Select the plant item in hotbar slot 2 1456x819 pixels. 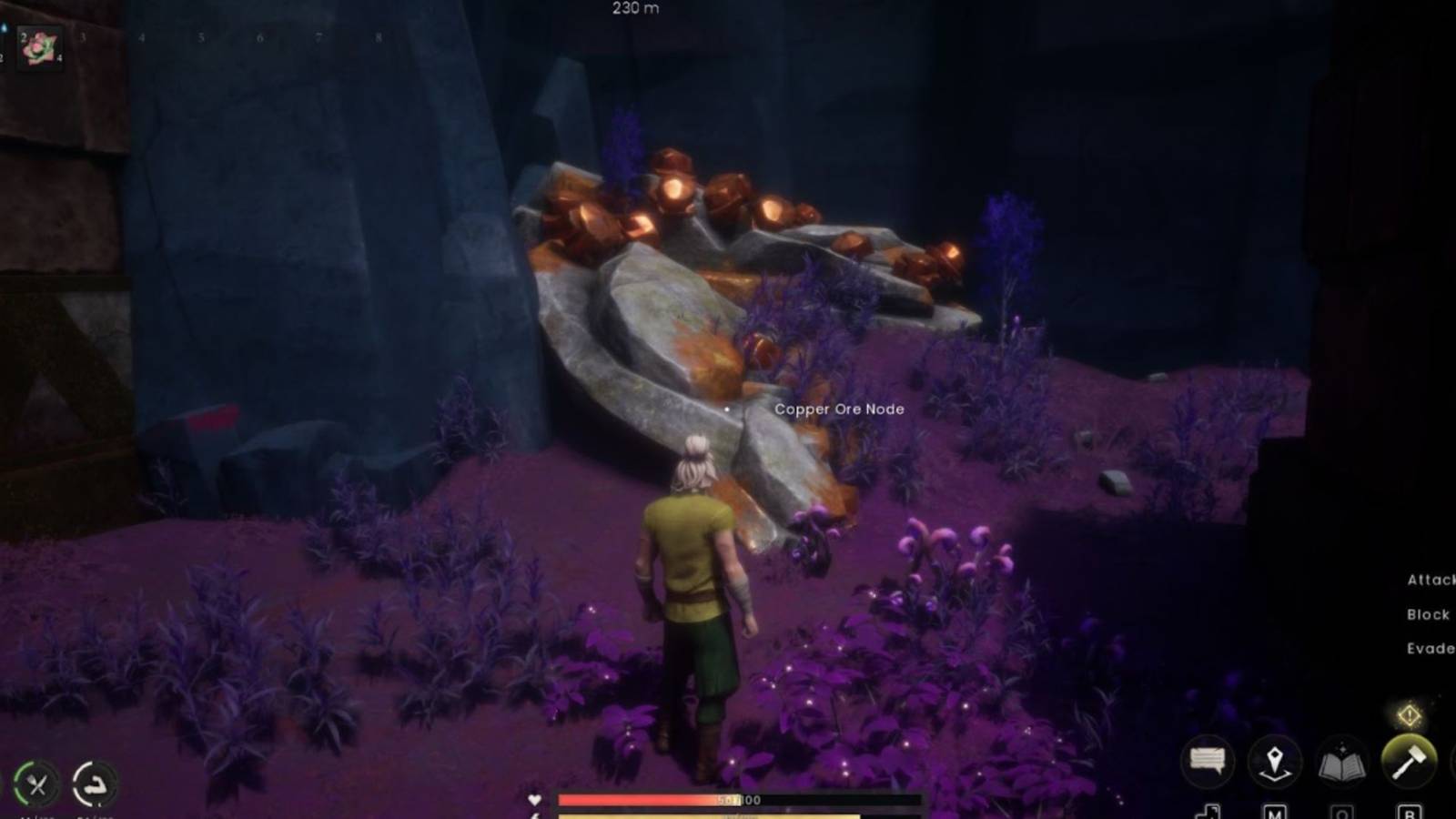(x=40, y=50)
